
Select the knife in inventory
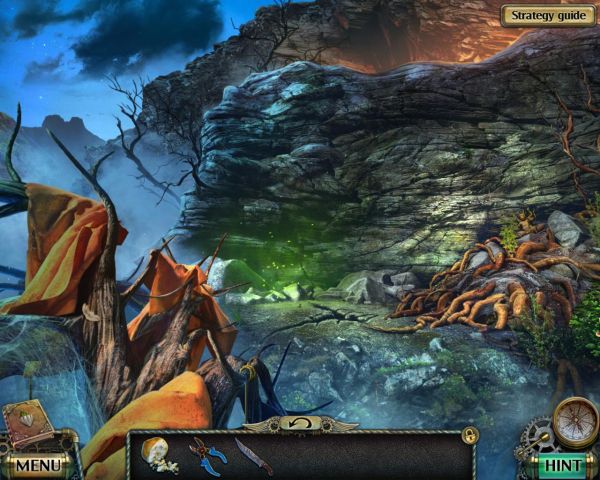(253, 455)
